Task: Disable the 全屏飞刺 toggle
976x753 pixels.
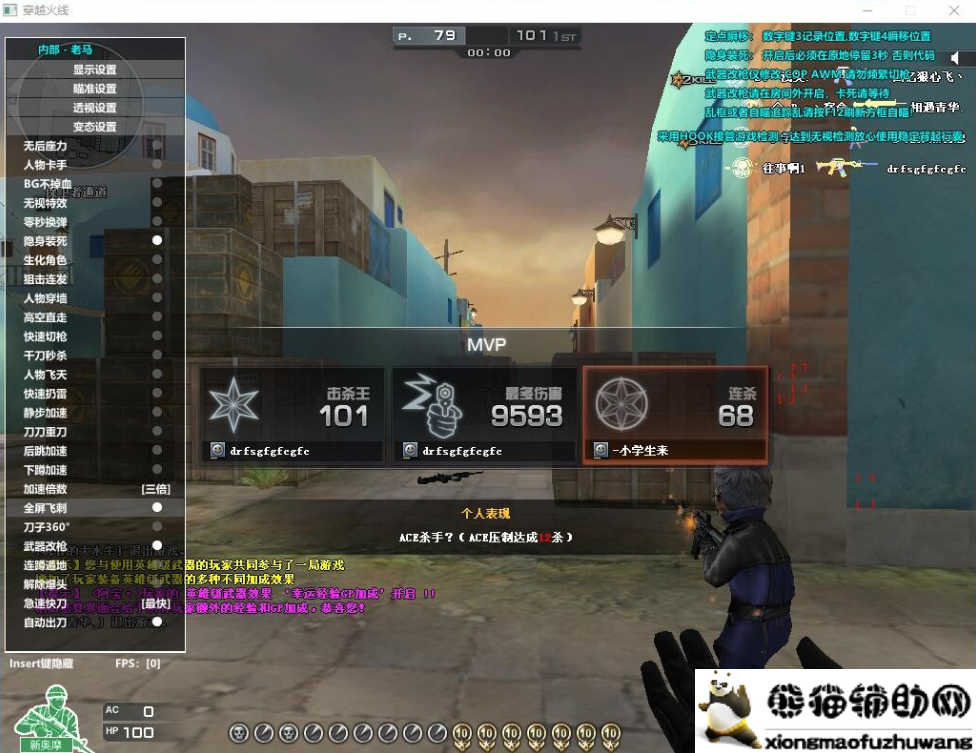Action: click(157, 508)
